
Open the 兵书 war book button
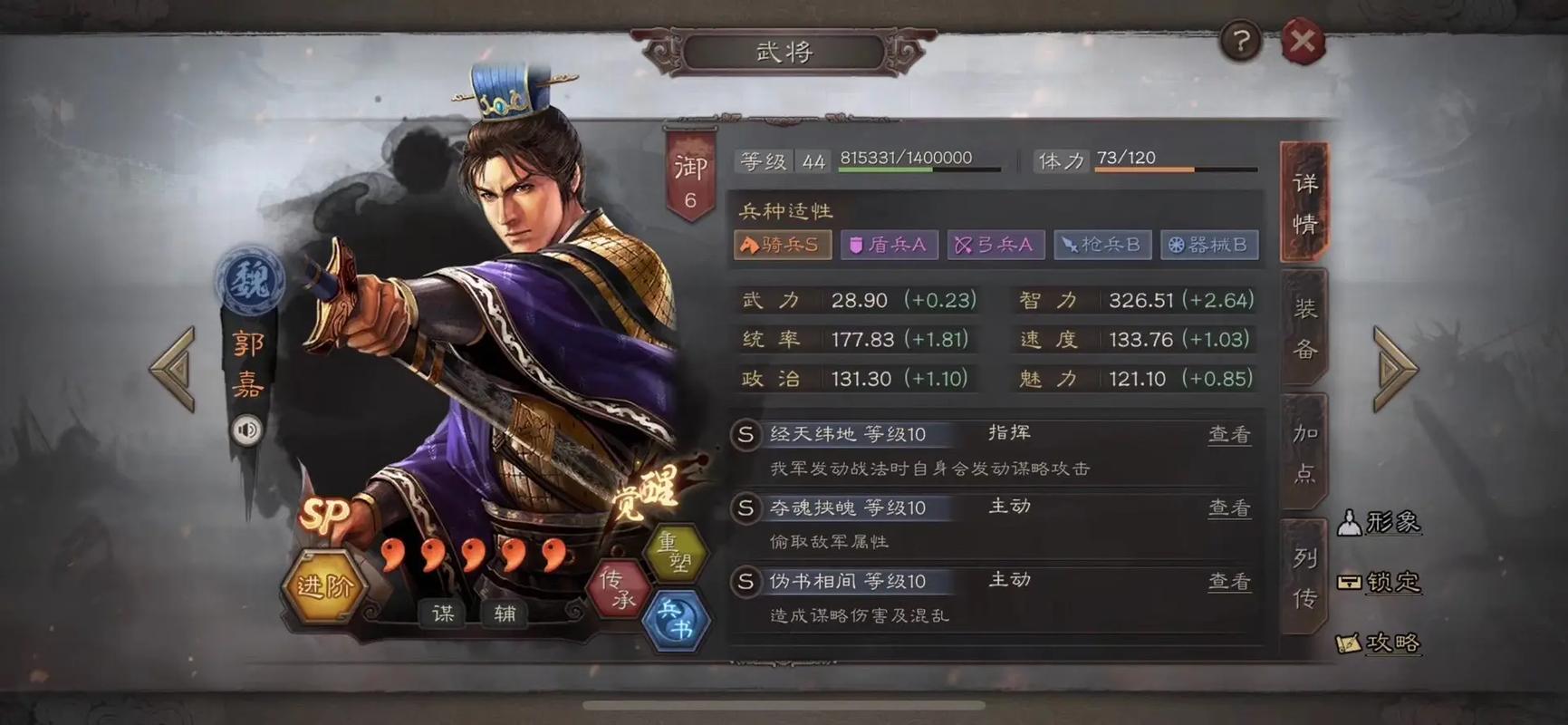pos(675,620)
